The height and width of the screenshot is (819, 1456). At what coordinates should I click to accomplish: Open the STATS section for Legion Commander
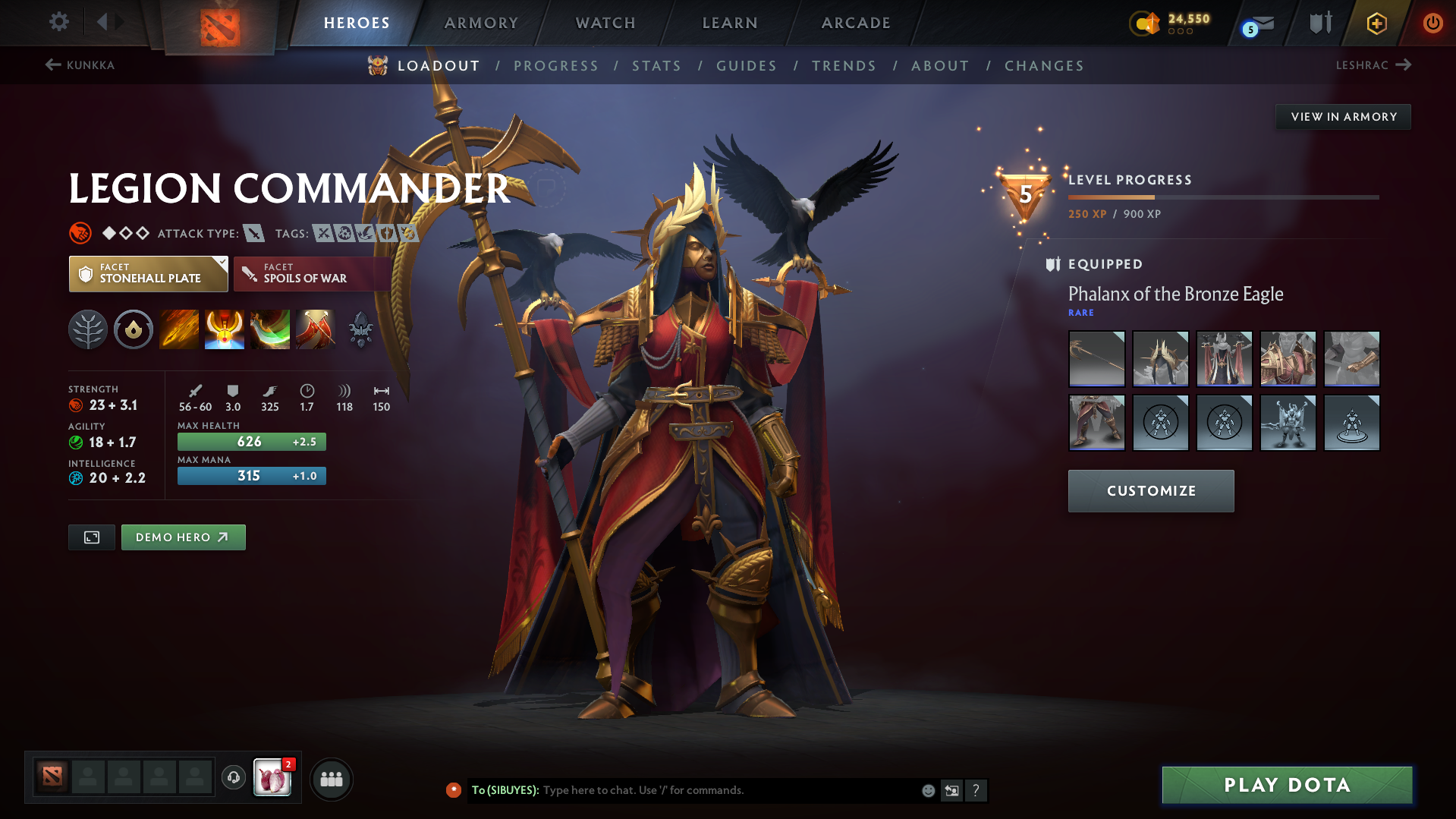click(656, 65)
